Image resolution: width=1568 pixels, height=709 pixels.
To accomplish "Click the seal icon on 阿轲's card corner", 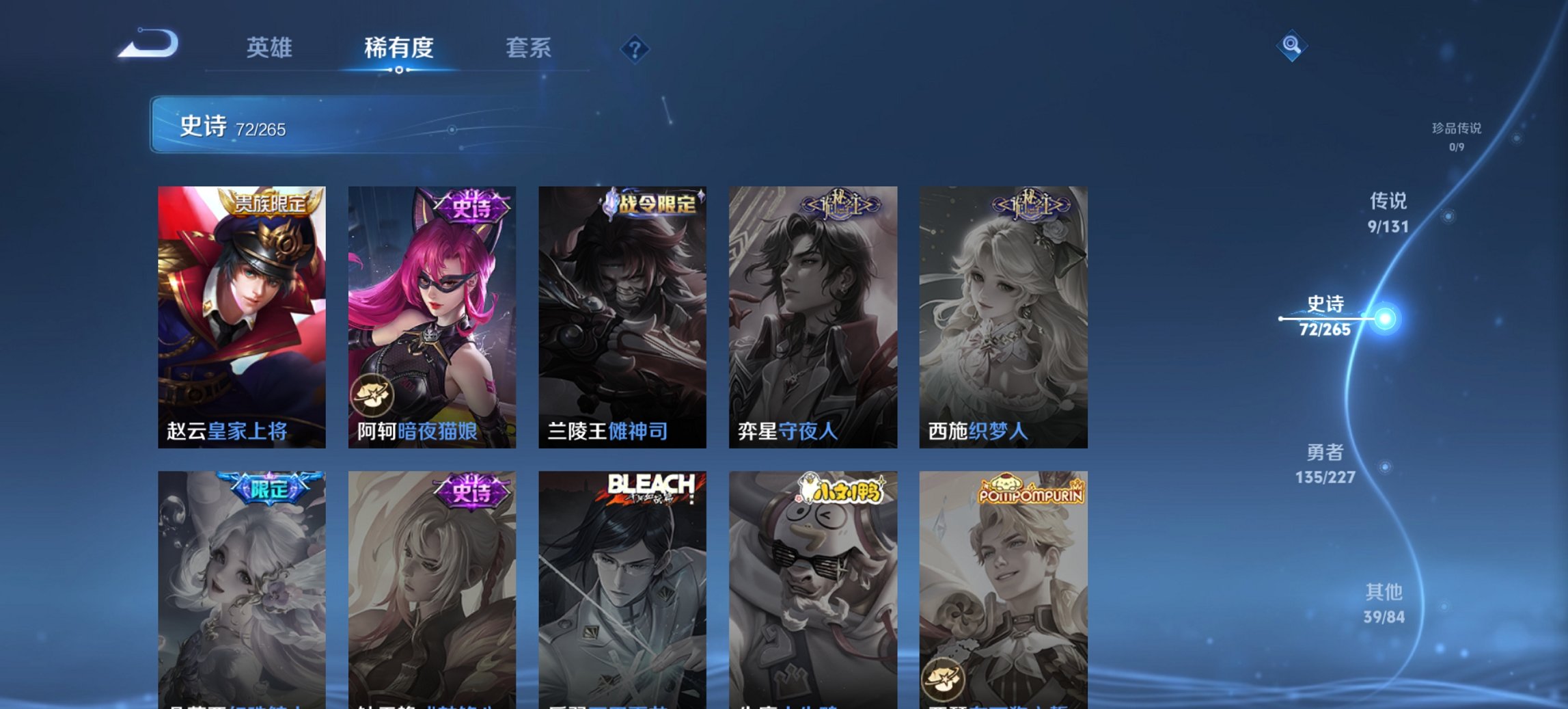I will 372,395.
